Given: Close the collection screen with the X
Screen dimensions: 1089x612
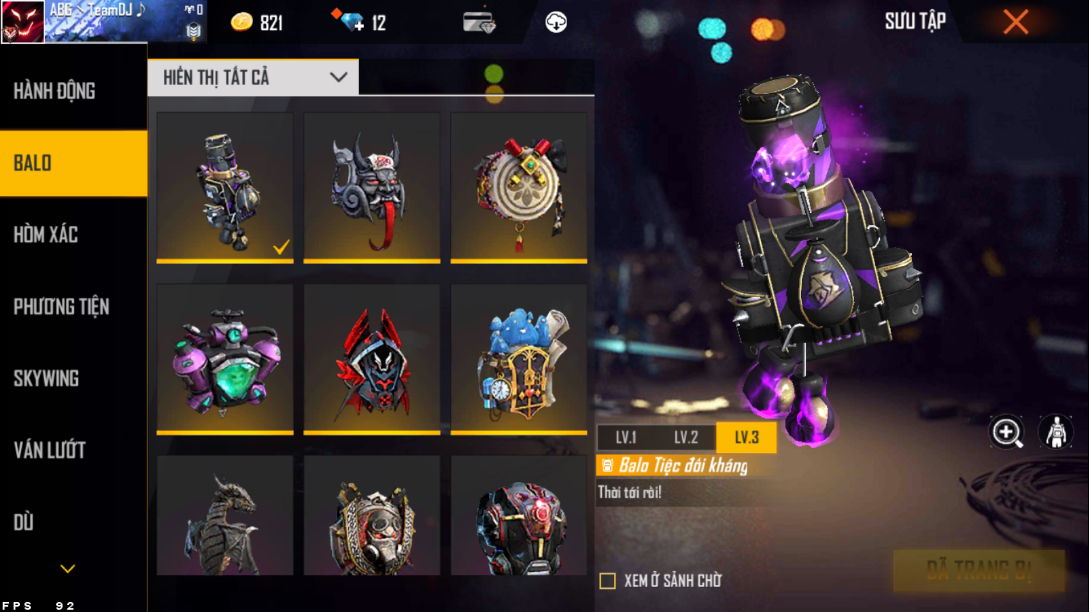Looking at the screenshot, I should click(x=1015, y=22).
